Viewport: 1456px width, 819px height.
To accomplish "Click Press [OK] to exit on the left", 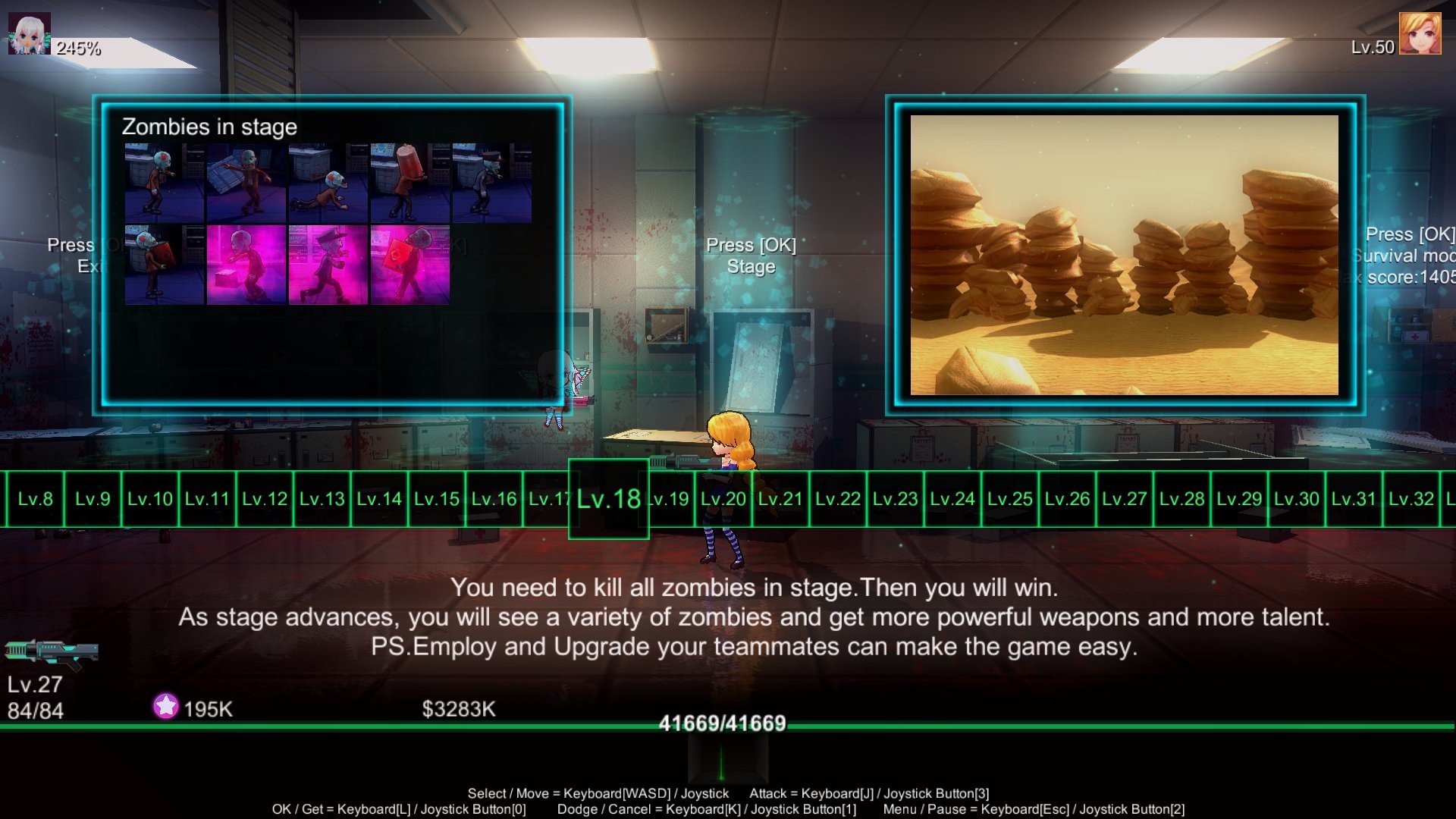I will [76, 256].
